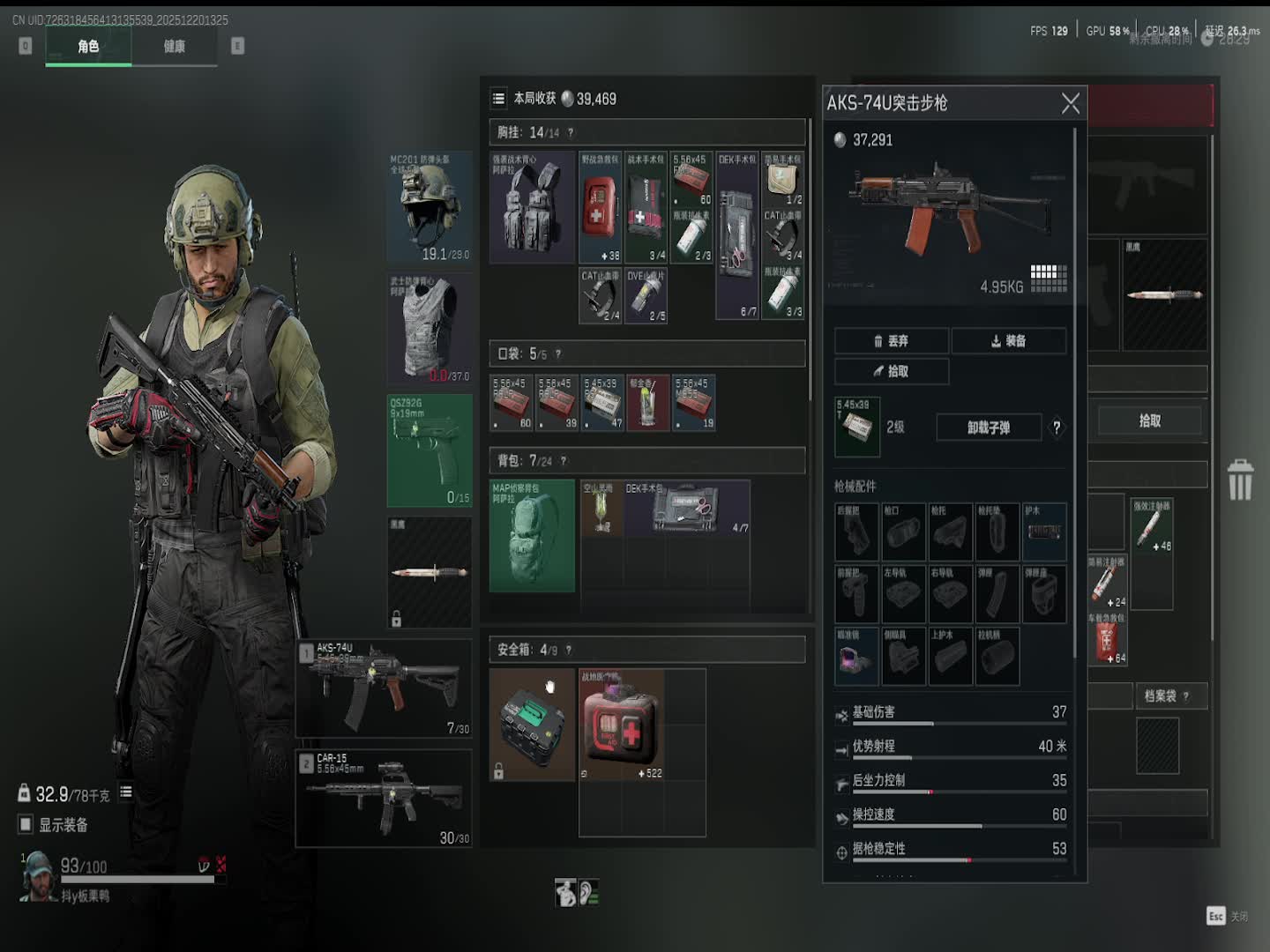Click 拾取 in the AKS-74U panel

pyautogui.click(x=892, y=371)
